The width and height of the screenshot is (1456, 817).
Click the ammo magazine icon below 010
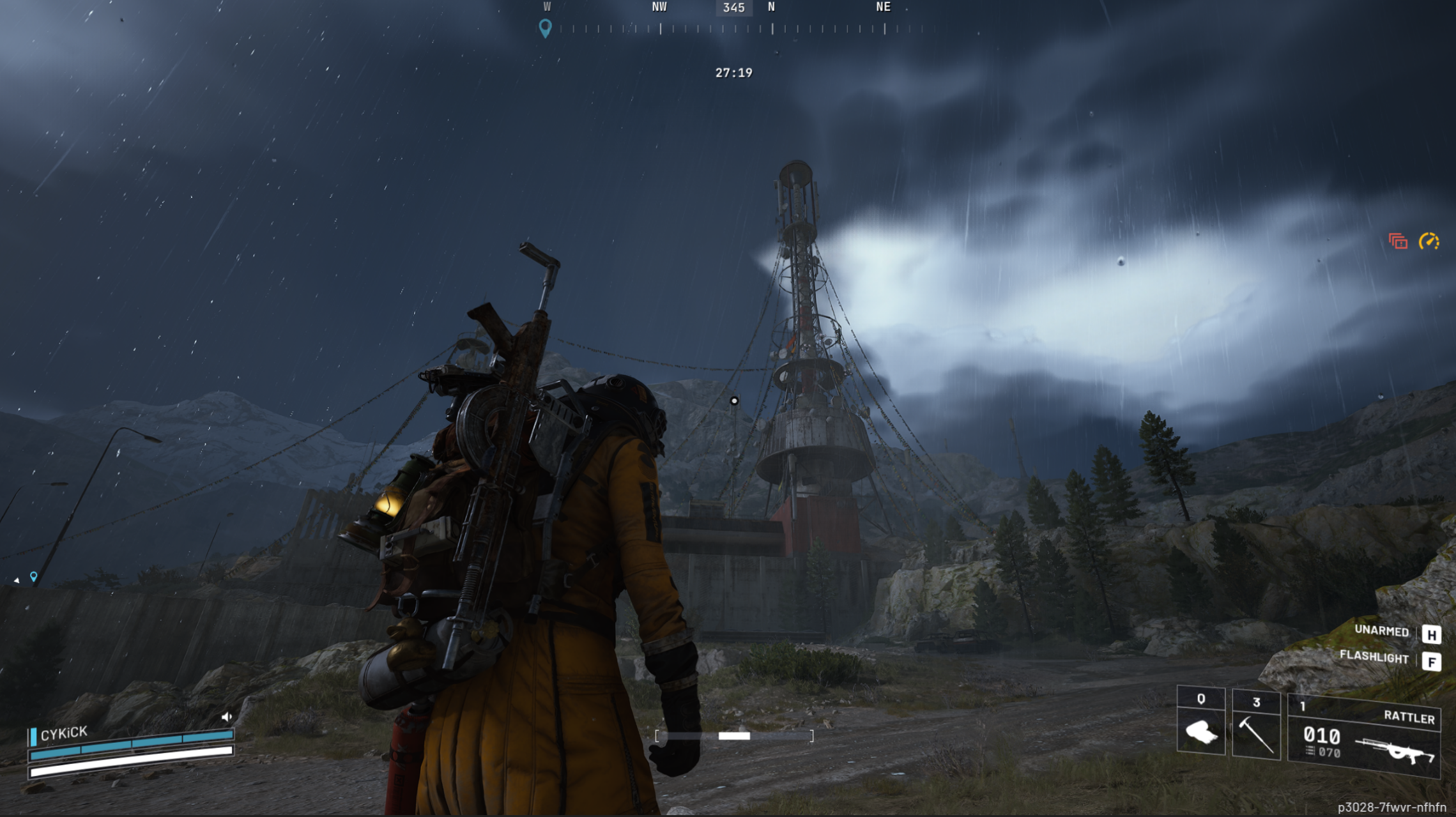1309,750
